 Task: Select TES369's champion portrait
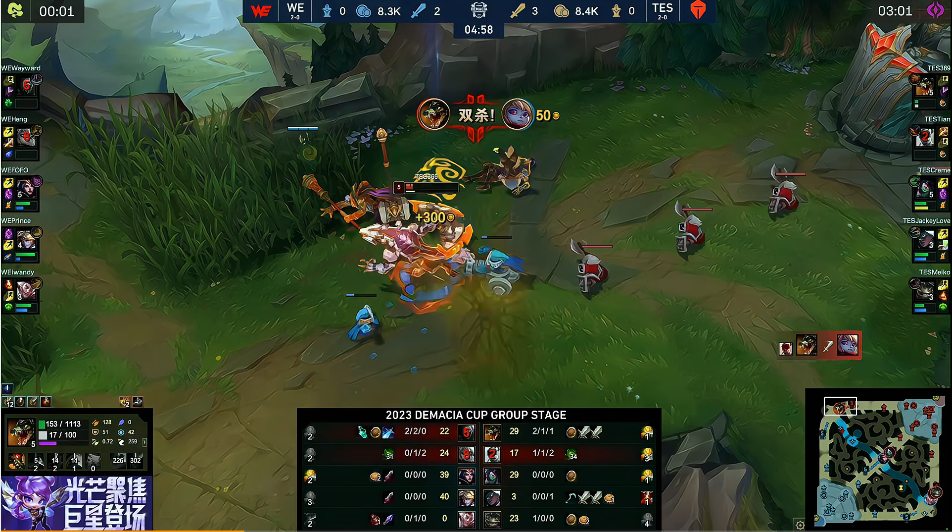point(926,89)
